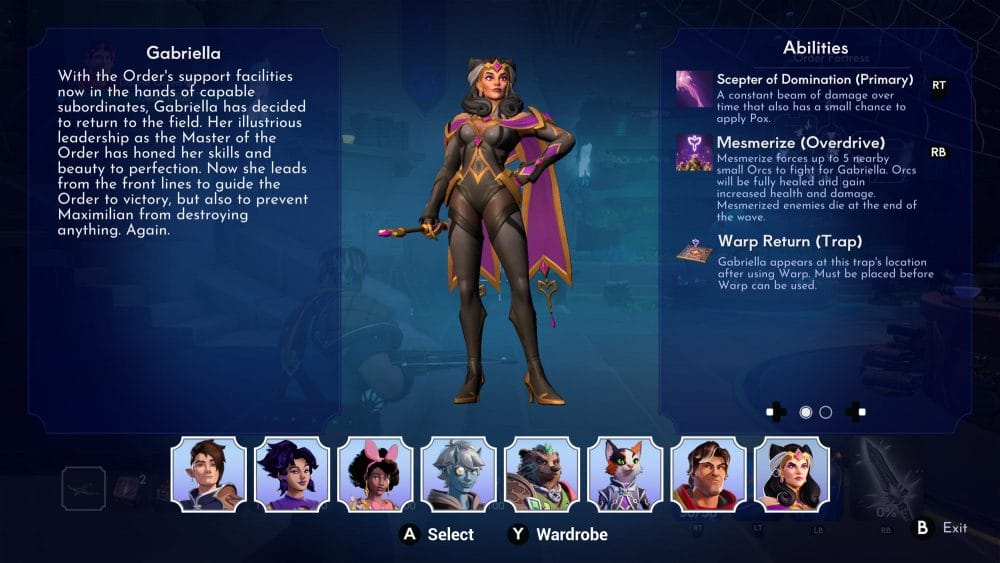Select Gabriella's portrait in the hero row

(x=791, y=474)
